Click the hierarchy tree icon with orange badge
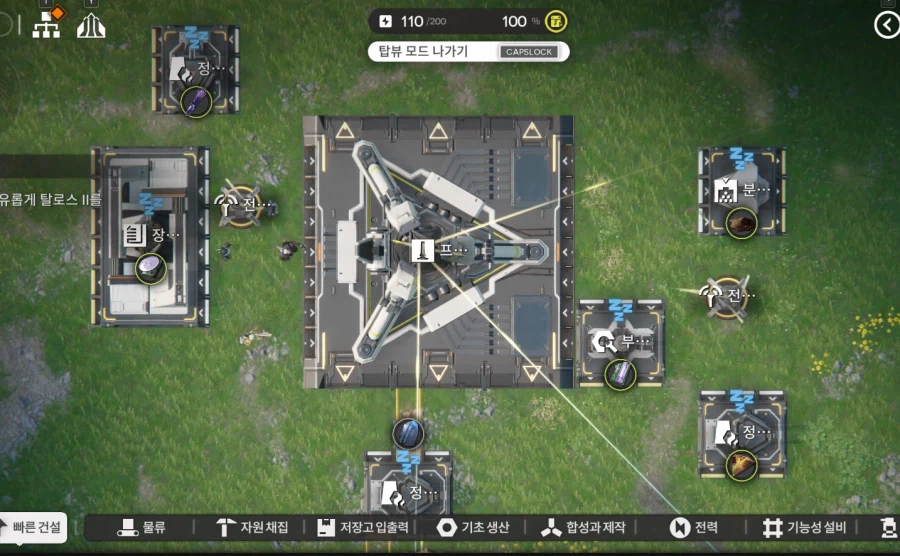900x556 pixels. [x=47, y=25]
